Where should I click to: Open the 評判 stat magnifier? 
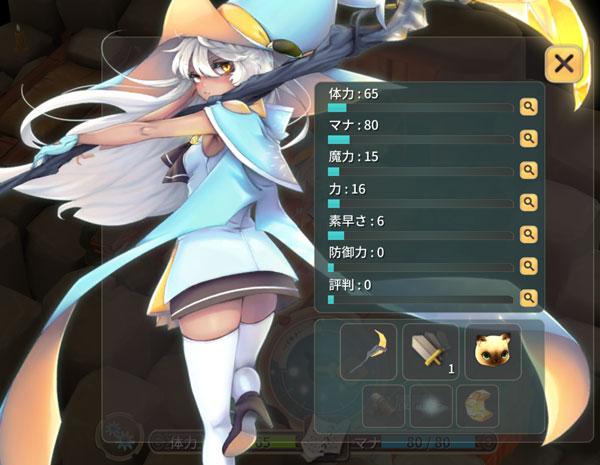pos(528,297)
